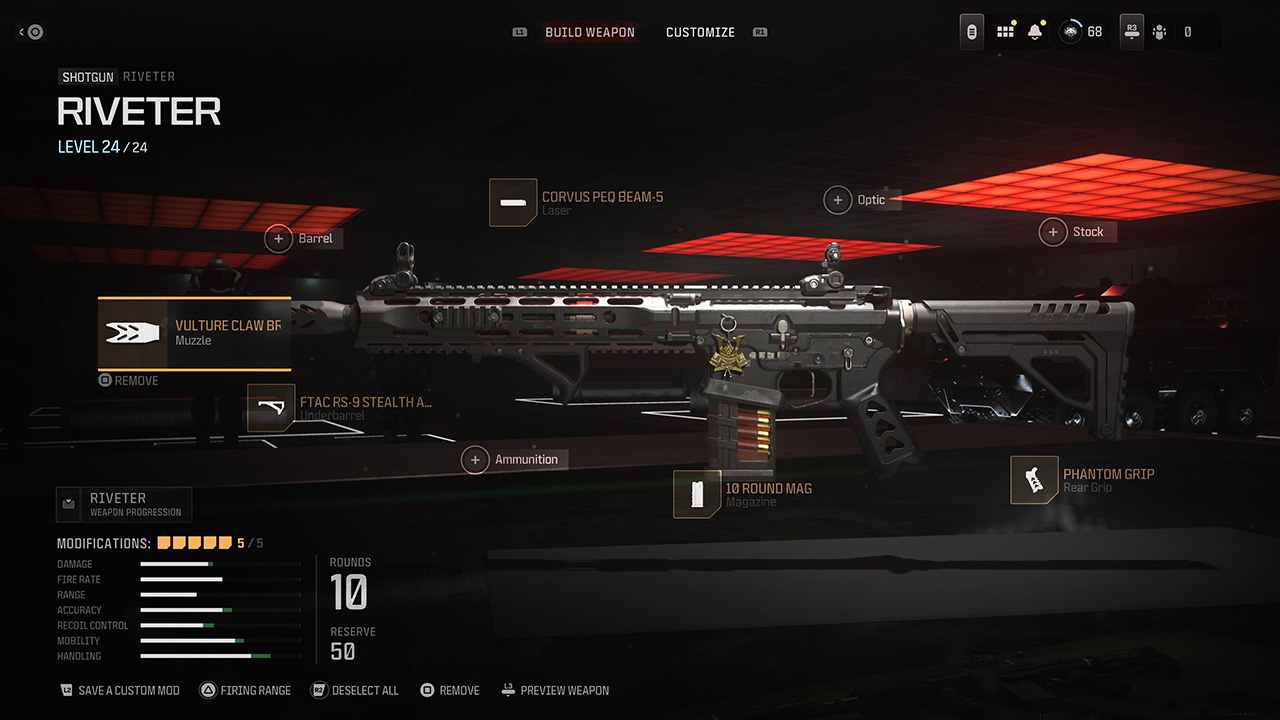The width and height of the screenshot is (1280, 720).
Task: Preview the weapon
Action: pyautogui.click(x=555, y=690)
